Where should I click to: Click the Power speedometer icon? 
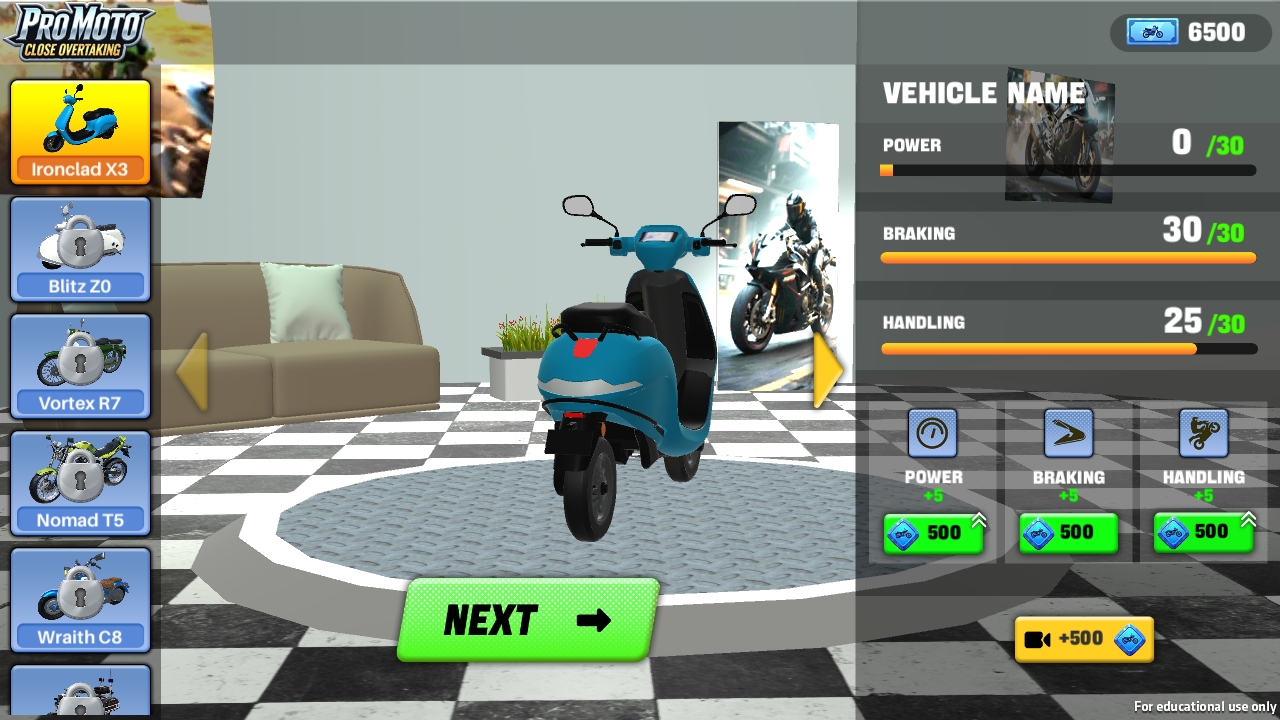coord(933,434)
